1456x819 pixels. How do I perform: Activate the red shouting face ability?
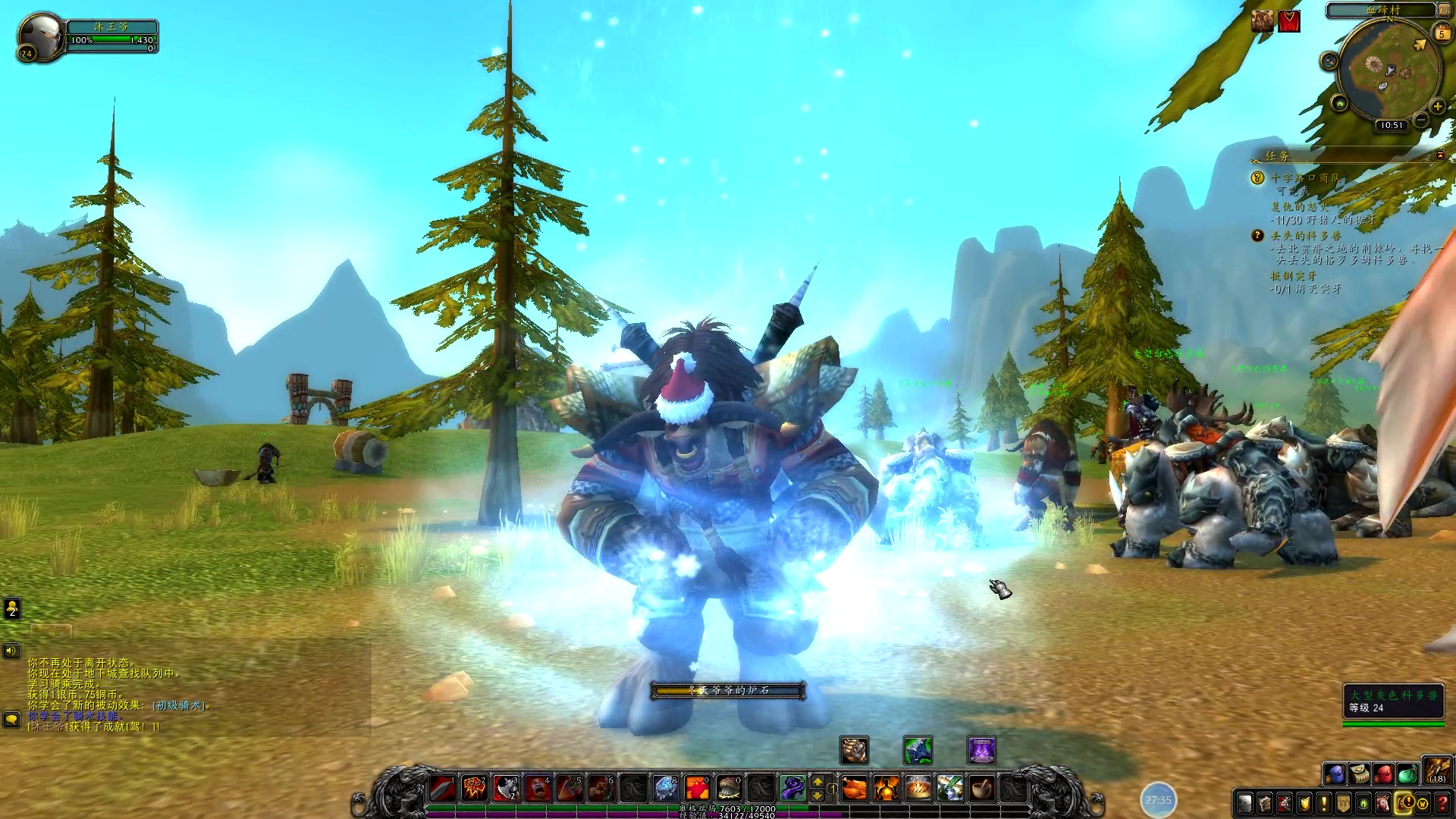click(x=538, y=789)
